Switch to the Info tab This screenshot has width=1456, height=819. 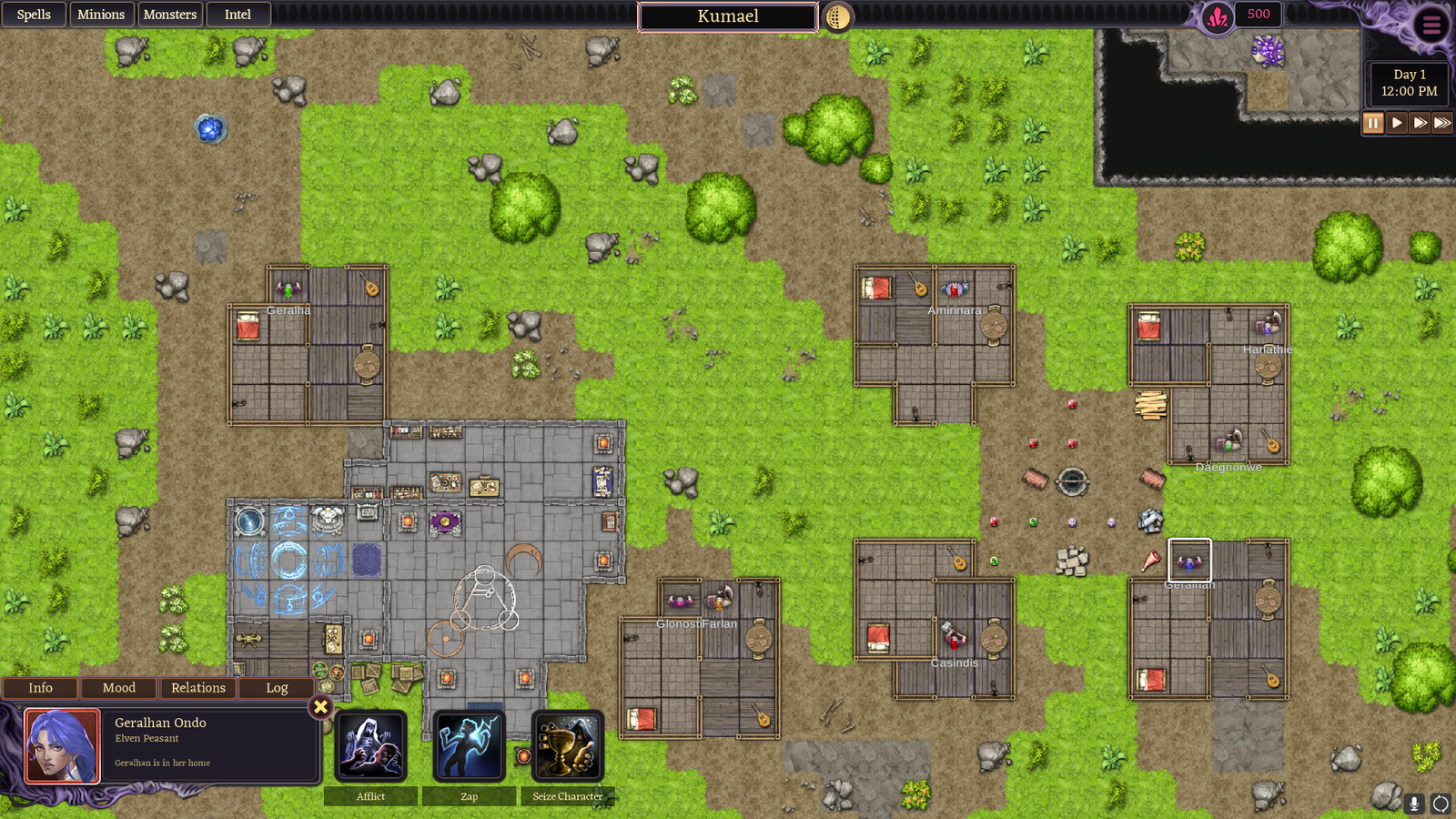pos(40,688)
